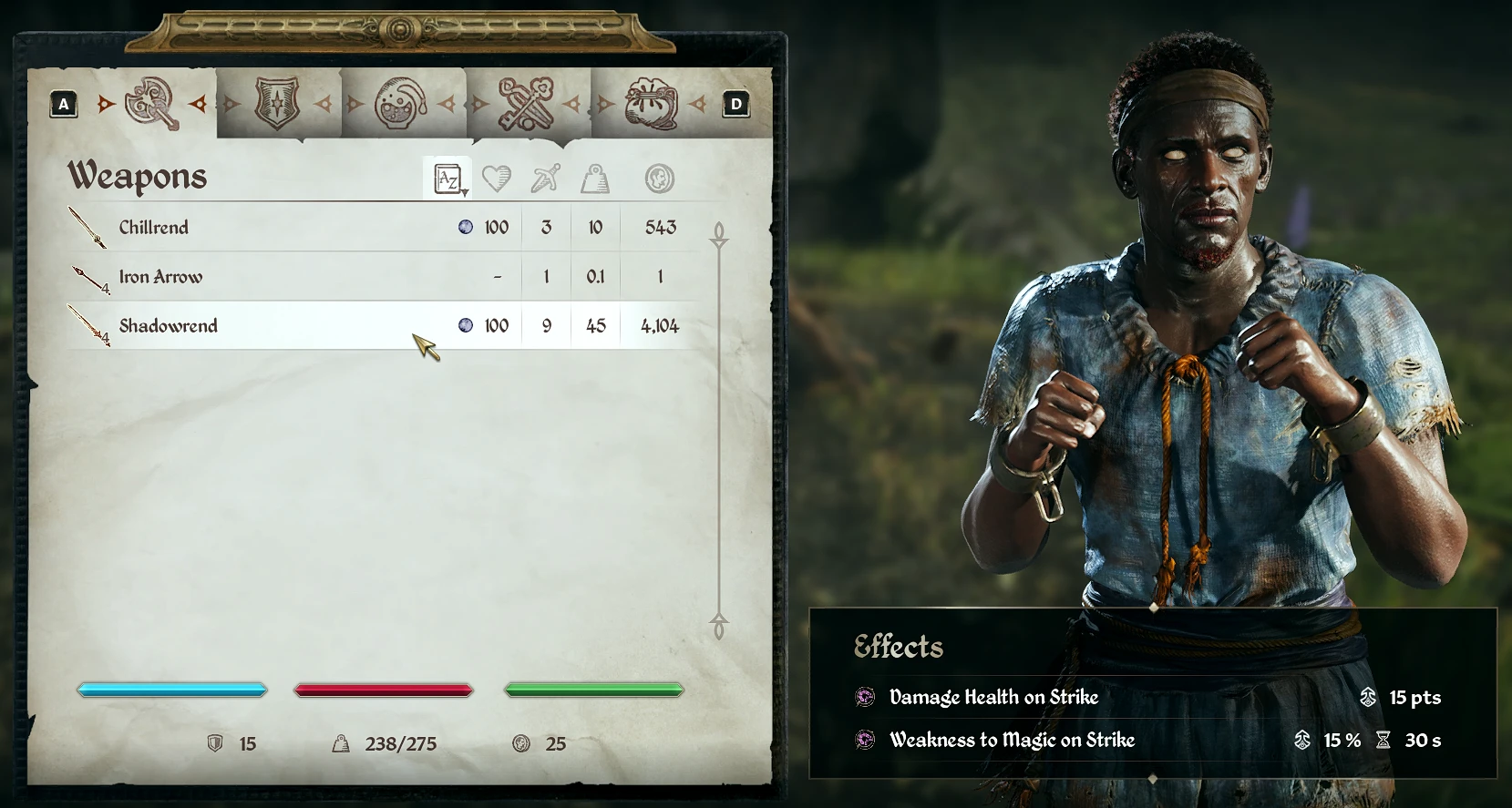Switch to the Weapons category tab

[152, 104]
